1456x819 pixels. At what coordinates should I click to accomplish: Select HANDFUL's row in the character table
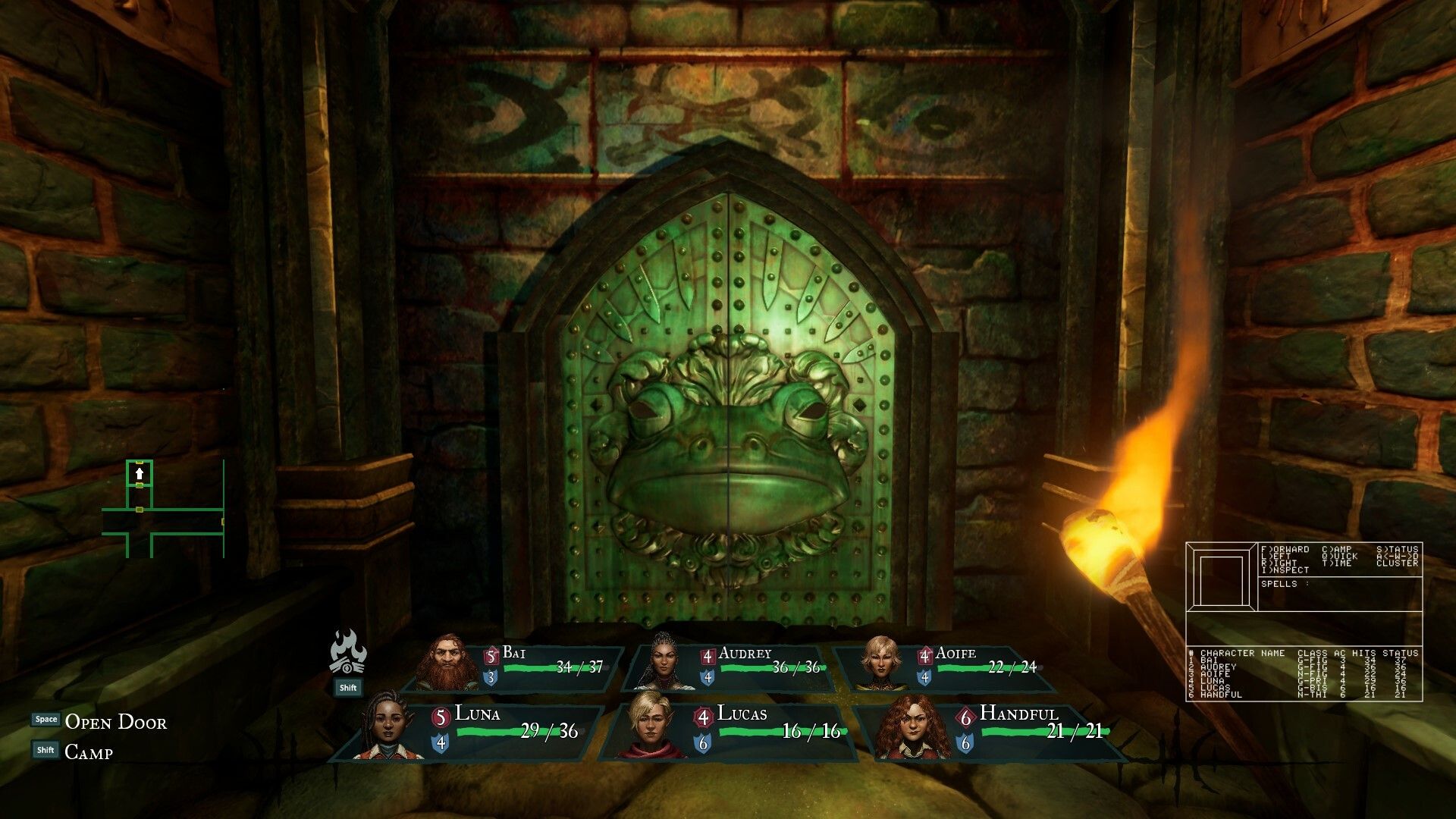click(1289, 695)
